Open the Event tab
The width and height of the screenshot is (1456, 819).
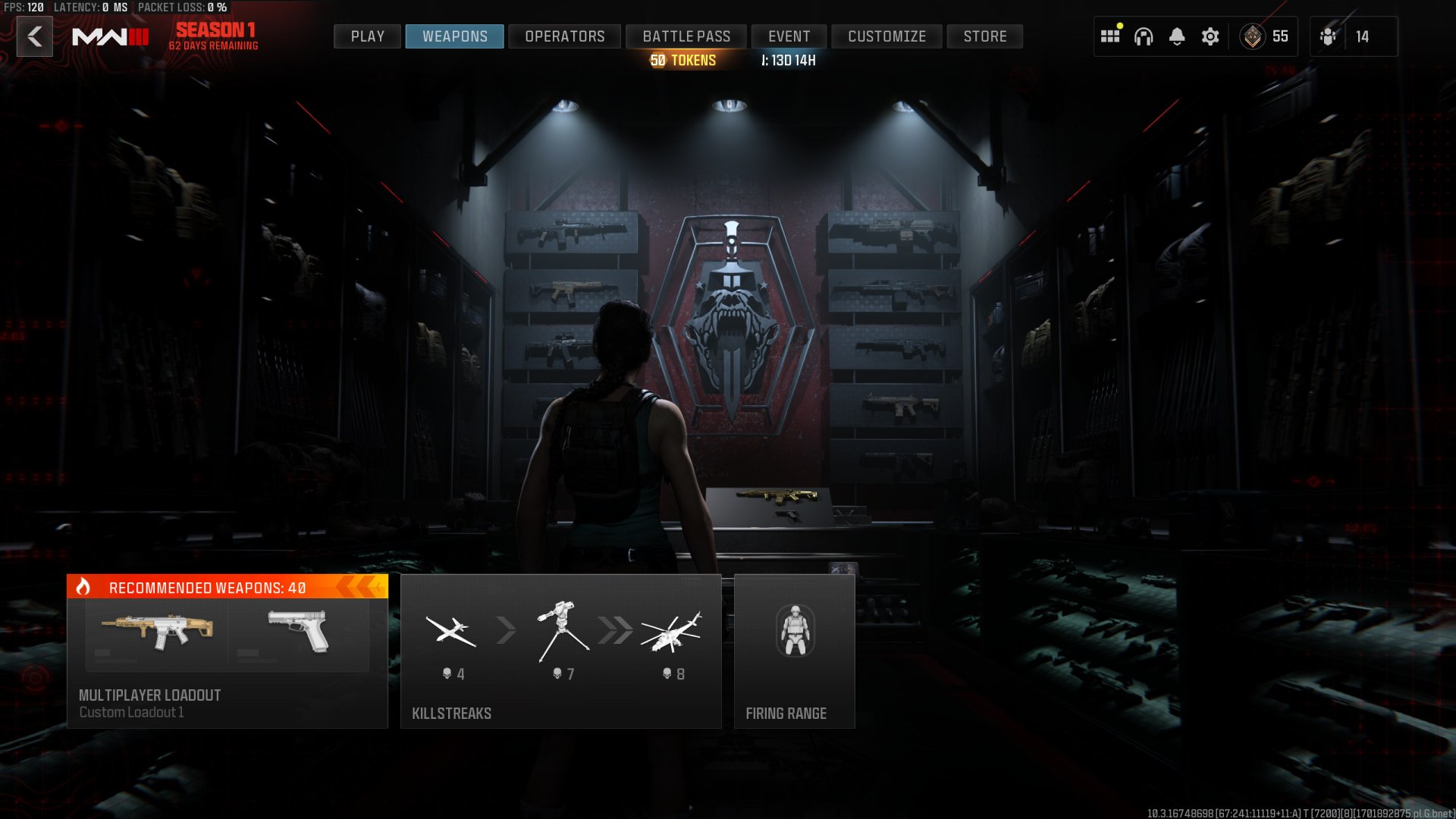pos(789,36)
